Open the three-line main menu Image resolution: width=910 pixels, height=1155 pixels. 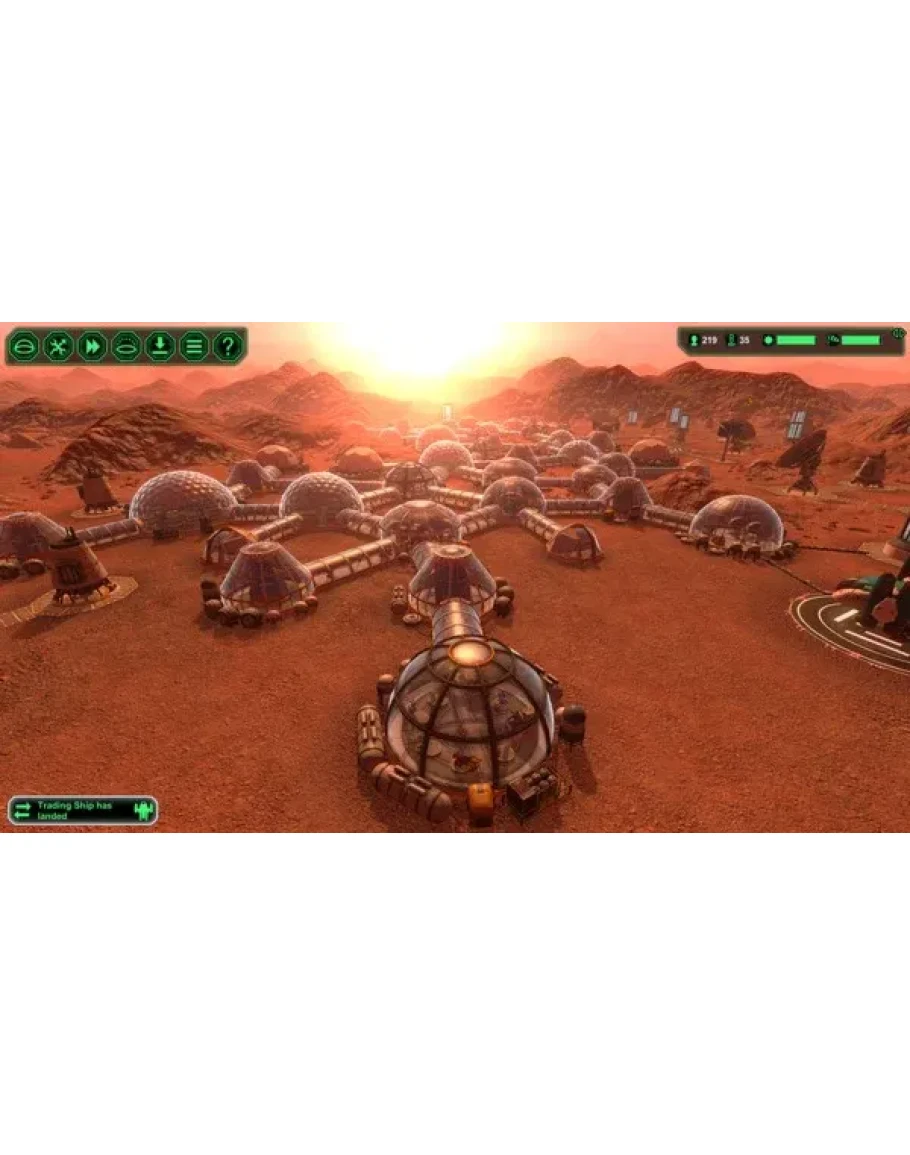[194, 347]
